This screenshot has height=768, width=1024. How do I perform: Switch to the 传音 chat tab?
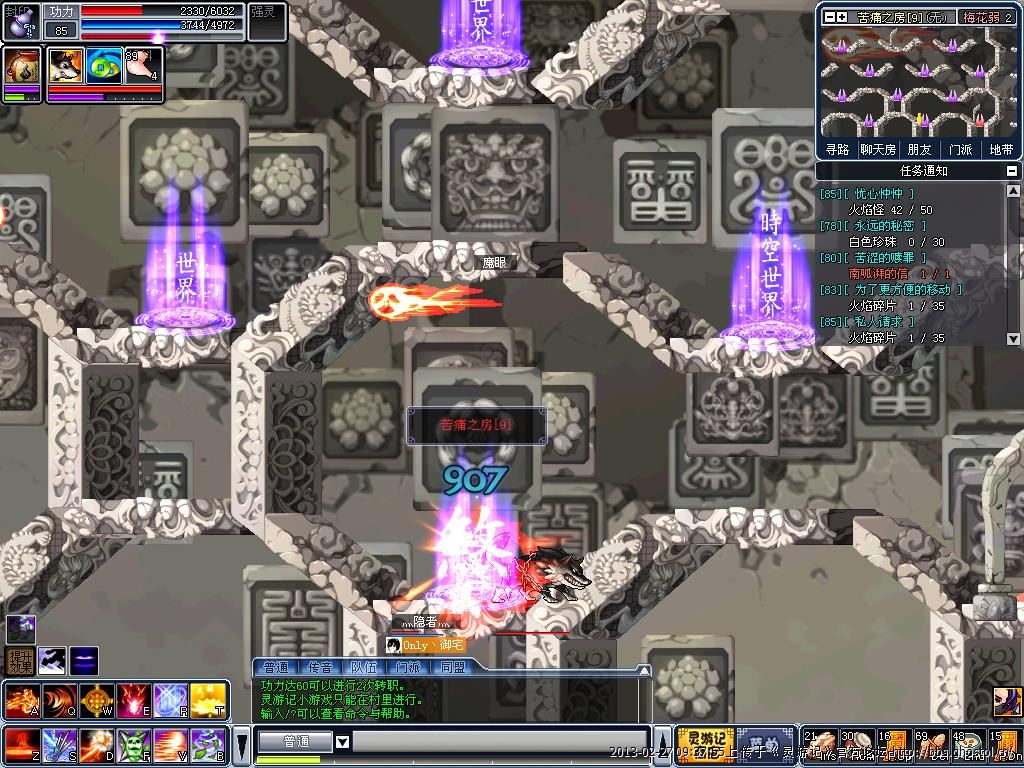click(x=320, y=667)
